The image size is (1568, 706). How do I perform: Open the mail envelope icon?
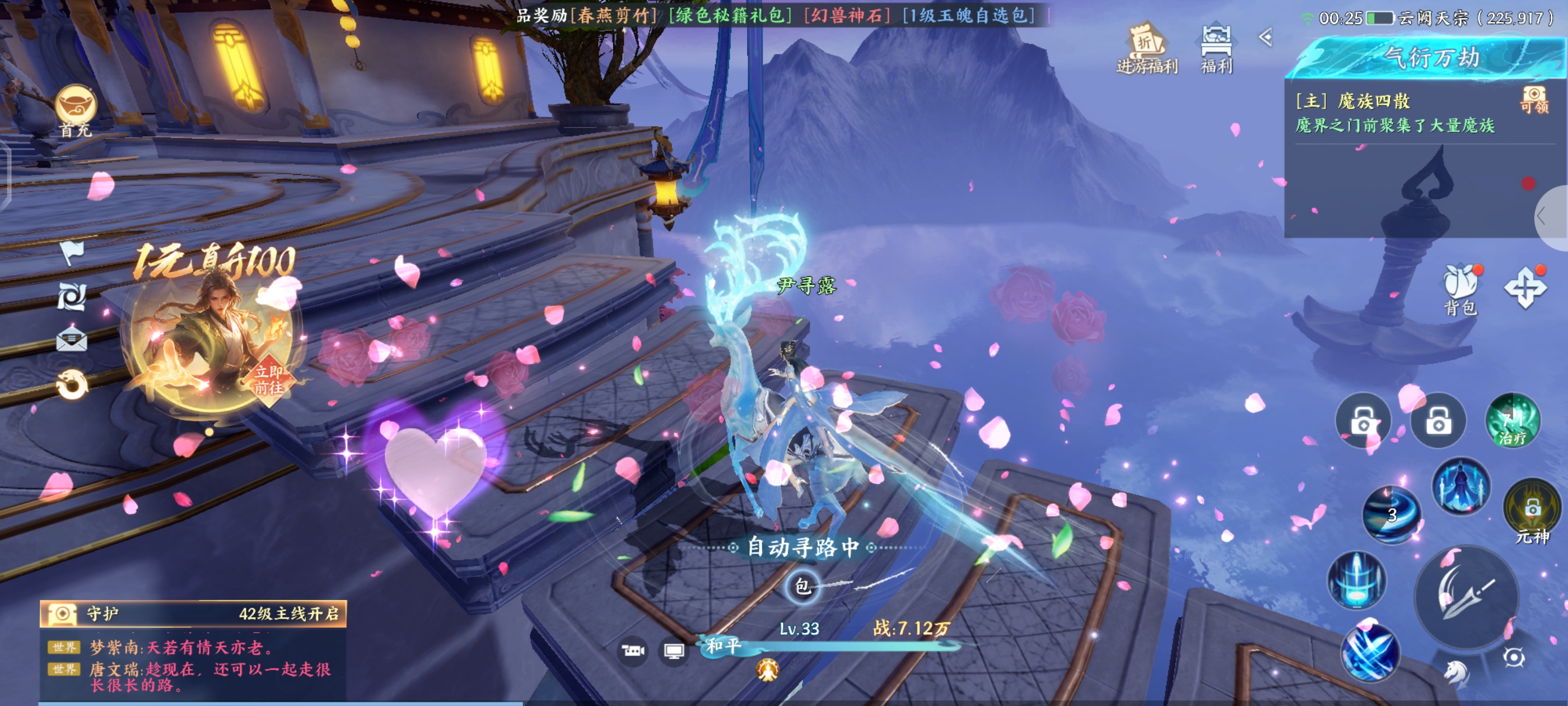pos(71,338)
